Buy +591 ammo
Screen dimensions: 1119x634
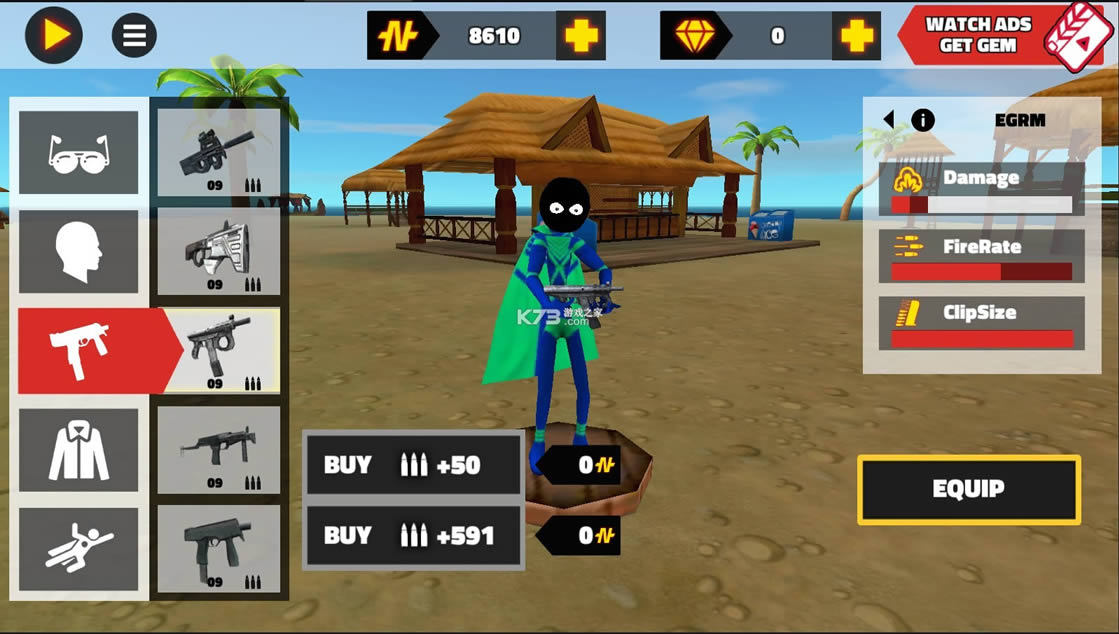click(413, 536)
